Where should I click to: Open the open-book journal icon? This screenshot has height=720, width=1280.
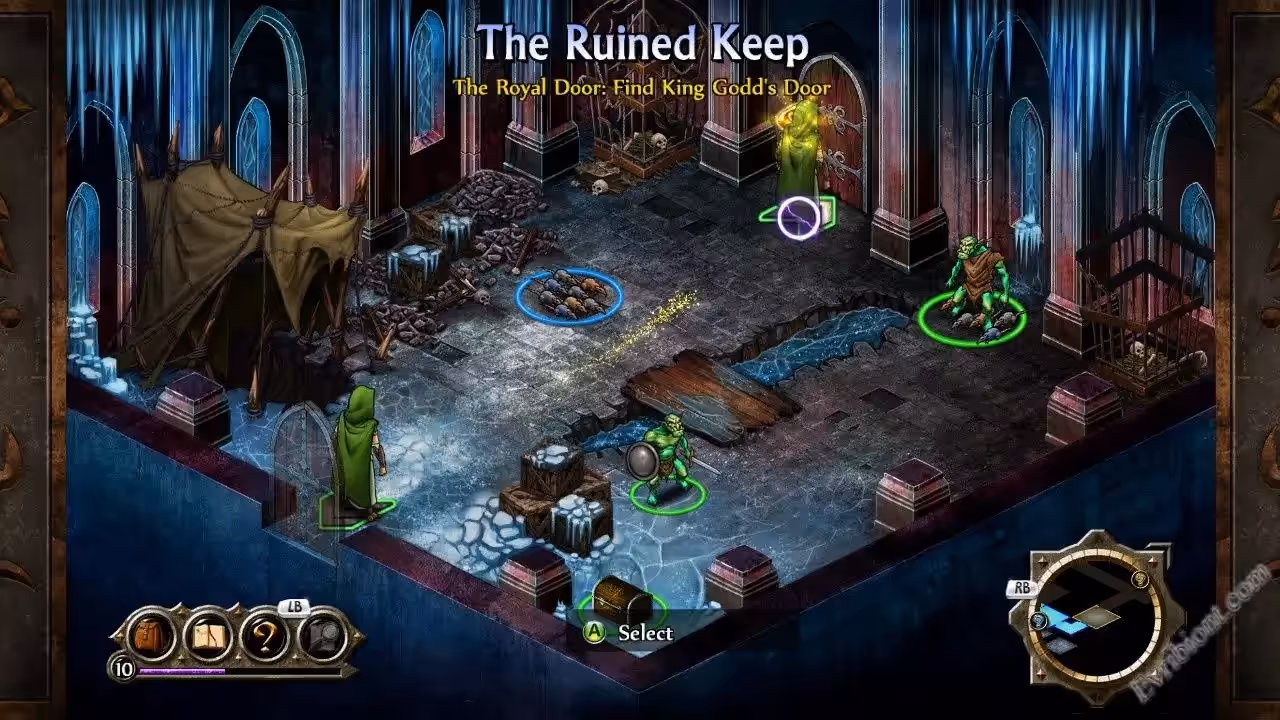pyautogui.click(x=208, y=636)
